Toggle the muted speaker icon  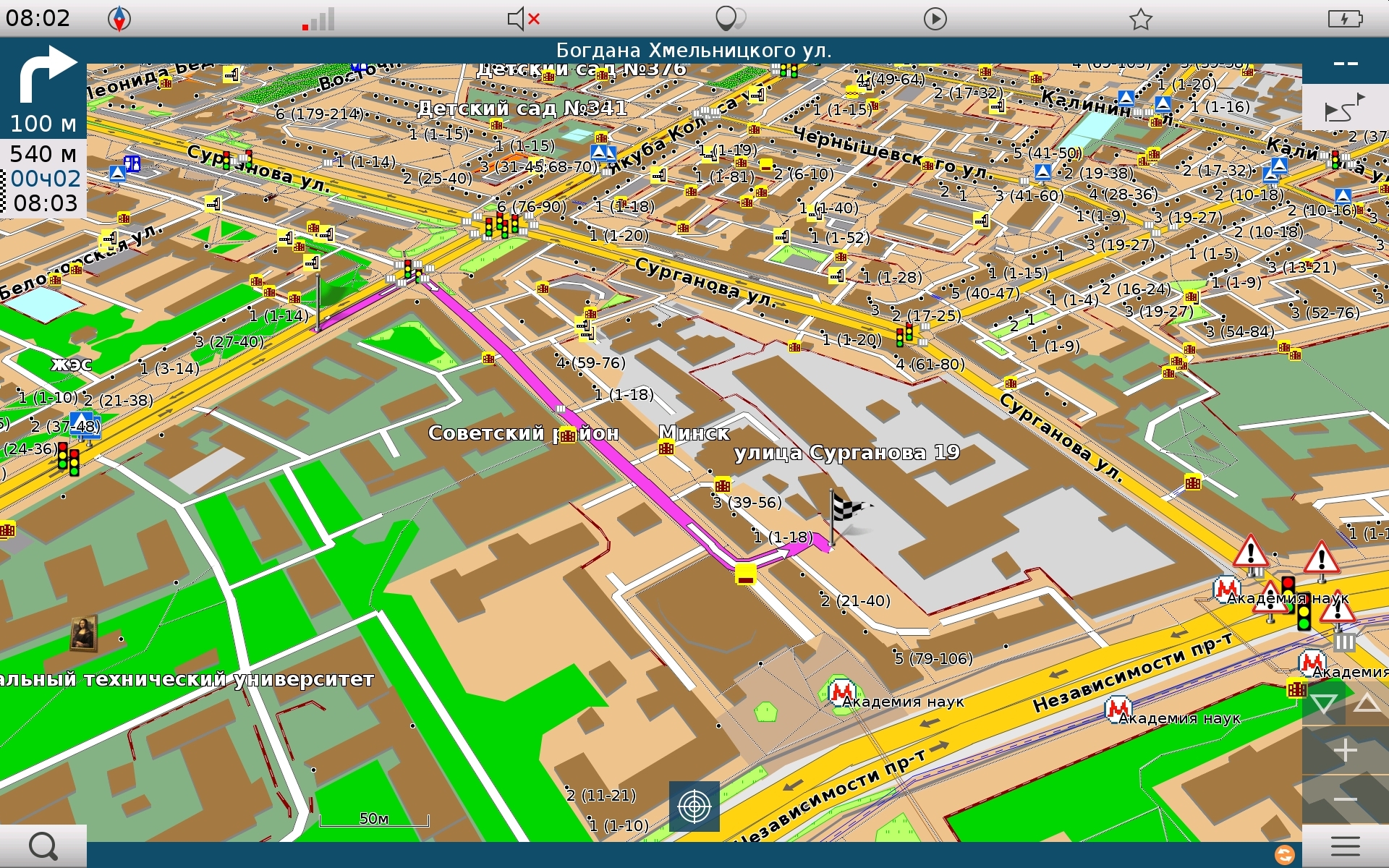(x=523, y=19)
